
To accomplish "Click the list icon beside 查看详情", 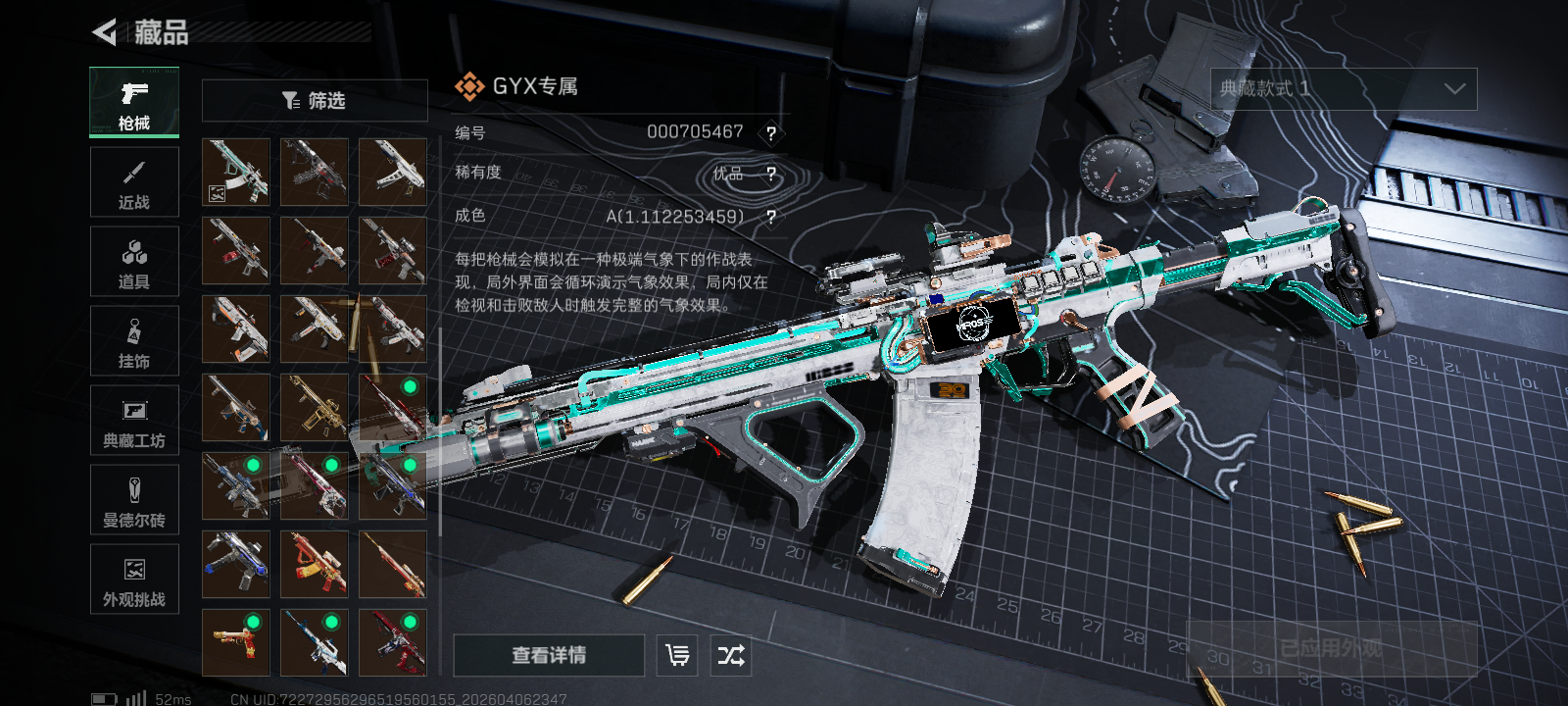I will 677,655.
